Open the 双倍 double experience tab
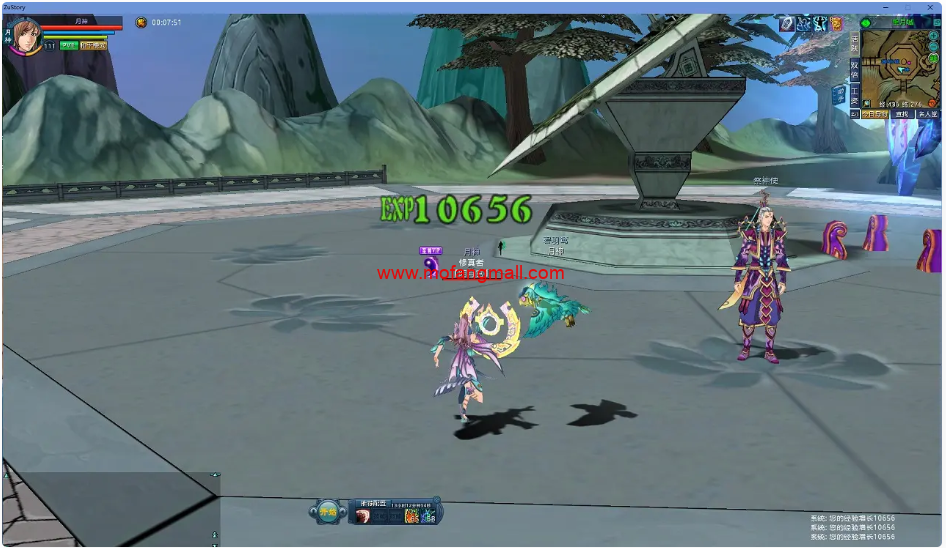This screenshot has height=548, width=946. (855, 69)
